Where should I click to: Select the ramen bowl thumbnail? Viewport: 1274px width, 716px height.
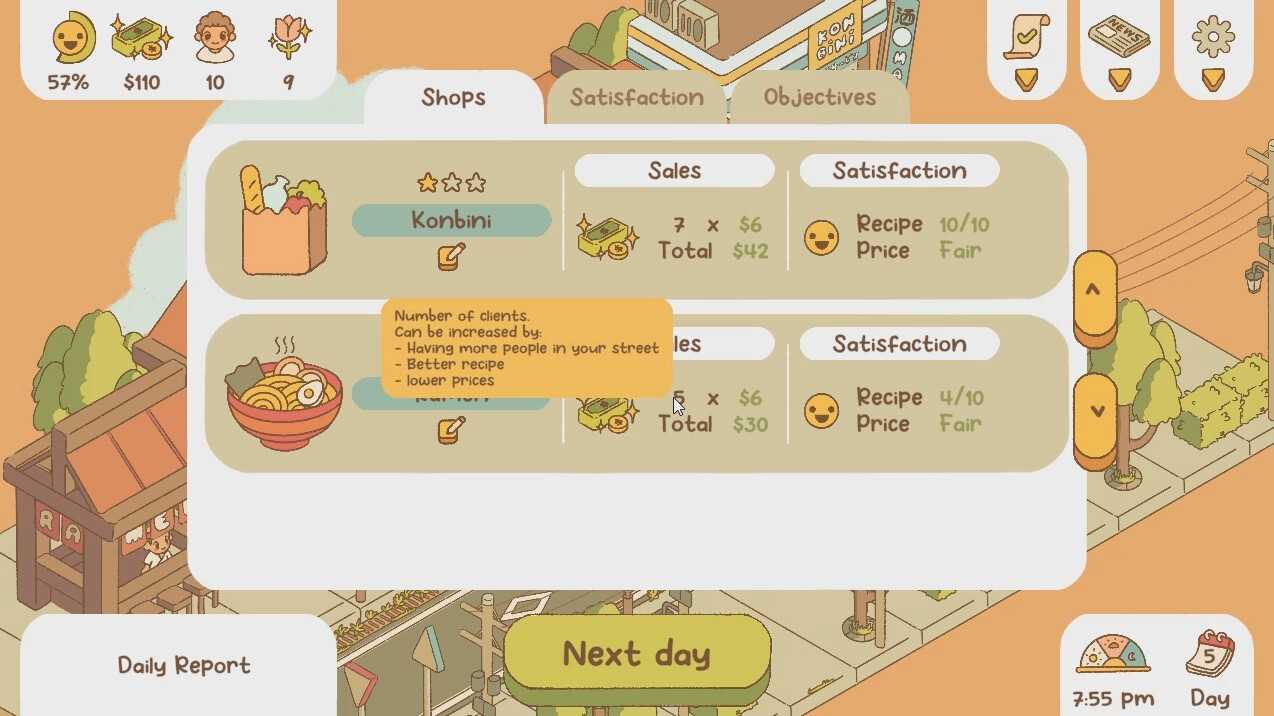click(x=285, y=395)
